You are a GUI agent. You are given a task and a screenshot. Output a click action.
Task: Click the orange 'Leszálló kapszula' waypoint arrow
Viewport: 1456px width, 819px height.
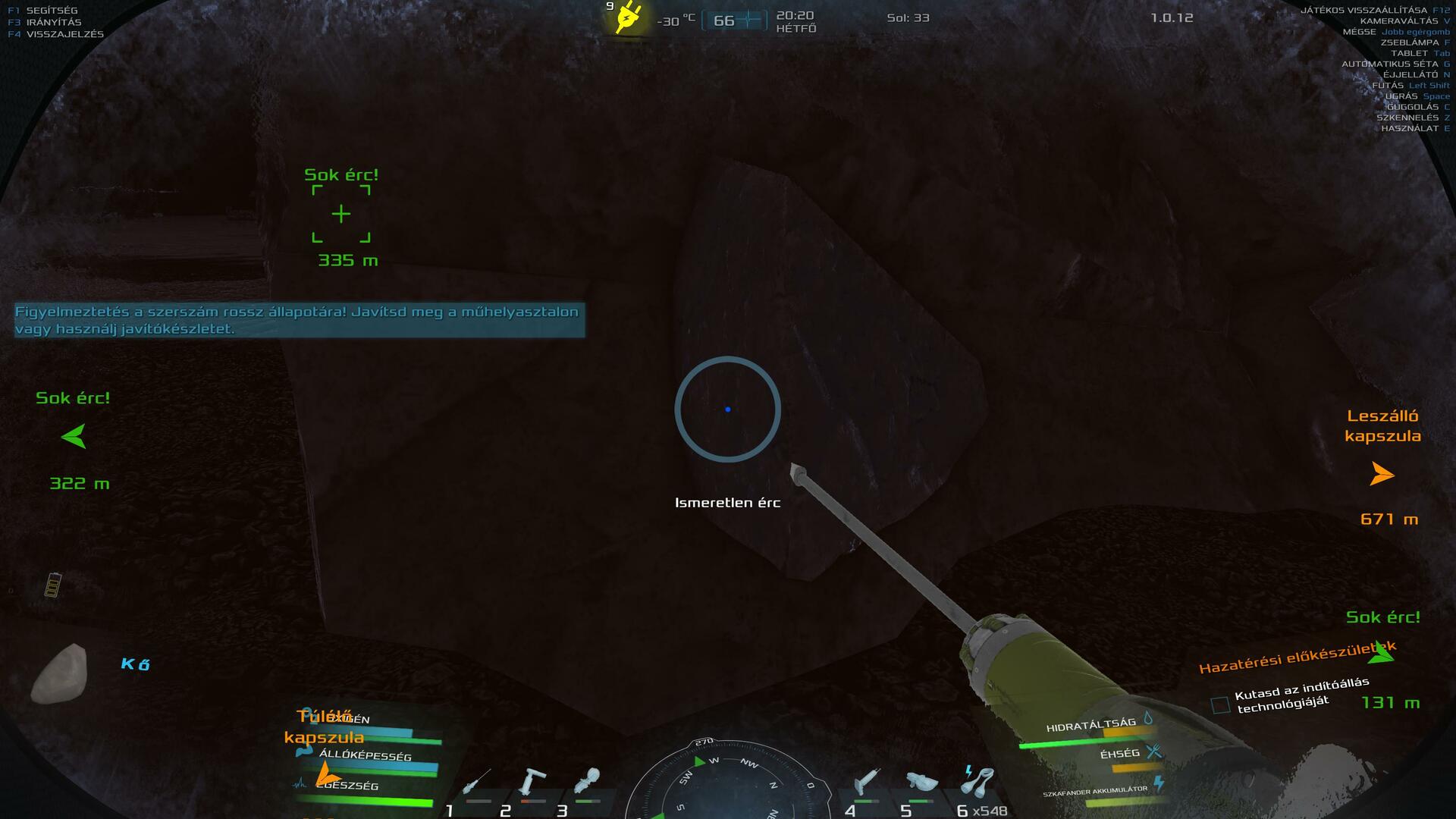(1382, 475)
